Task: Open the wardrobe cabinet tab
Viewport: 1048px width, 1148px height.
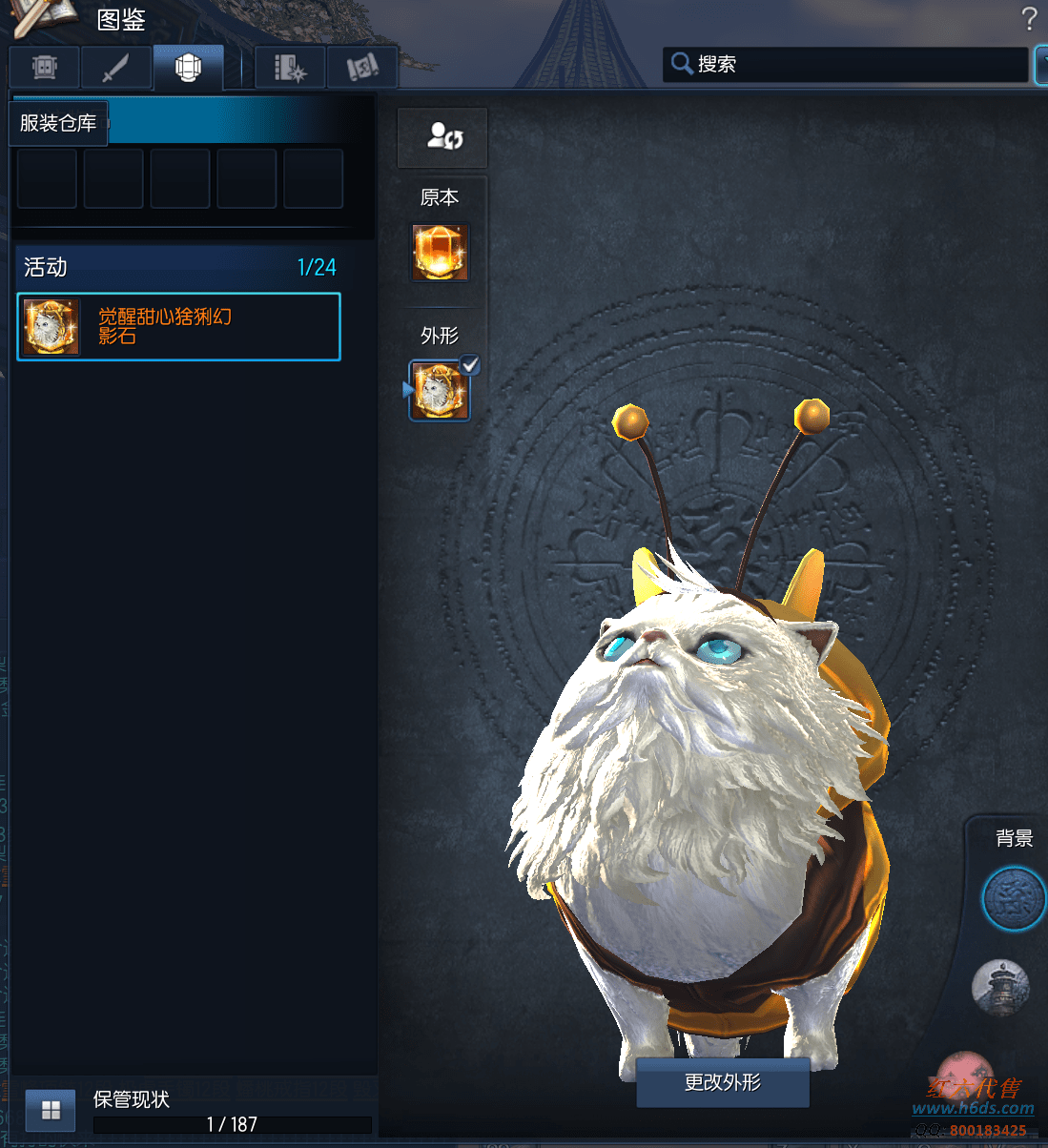Action: point(45,68)
